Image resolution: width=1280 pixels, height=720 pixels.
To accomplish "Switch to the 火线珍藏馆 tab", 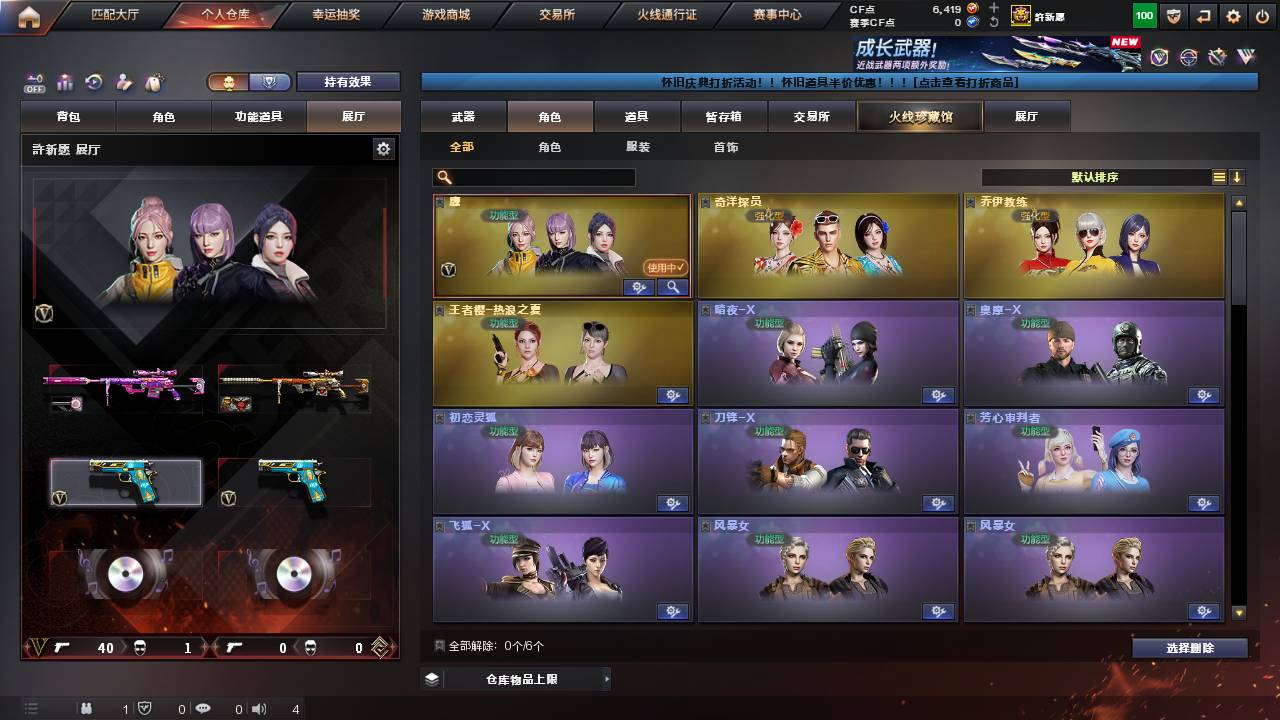I will point(918,116).
